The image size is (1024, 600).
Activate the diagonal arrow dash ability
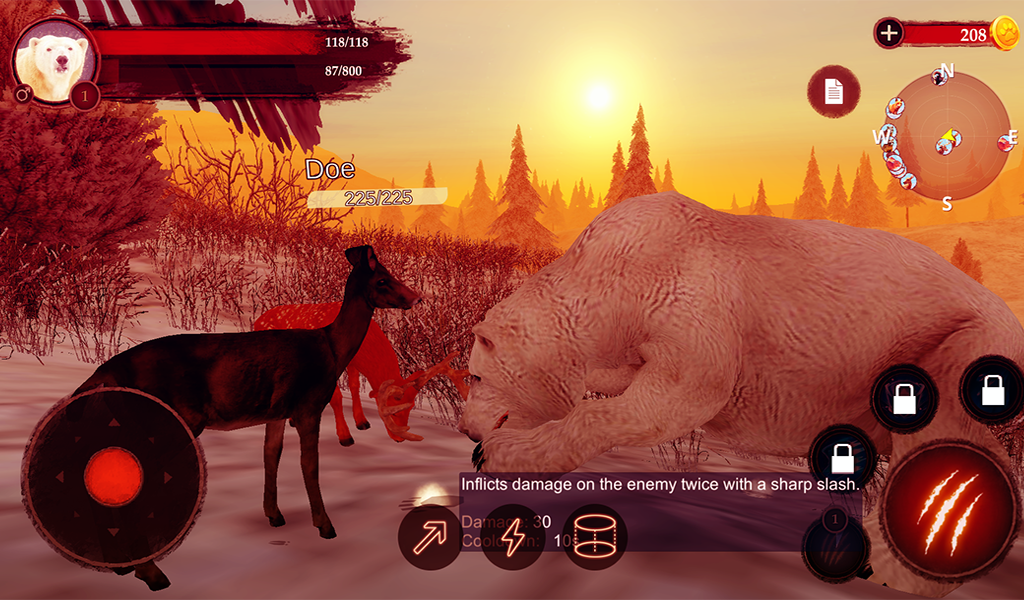[x=430, y=537]
